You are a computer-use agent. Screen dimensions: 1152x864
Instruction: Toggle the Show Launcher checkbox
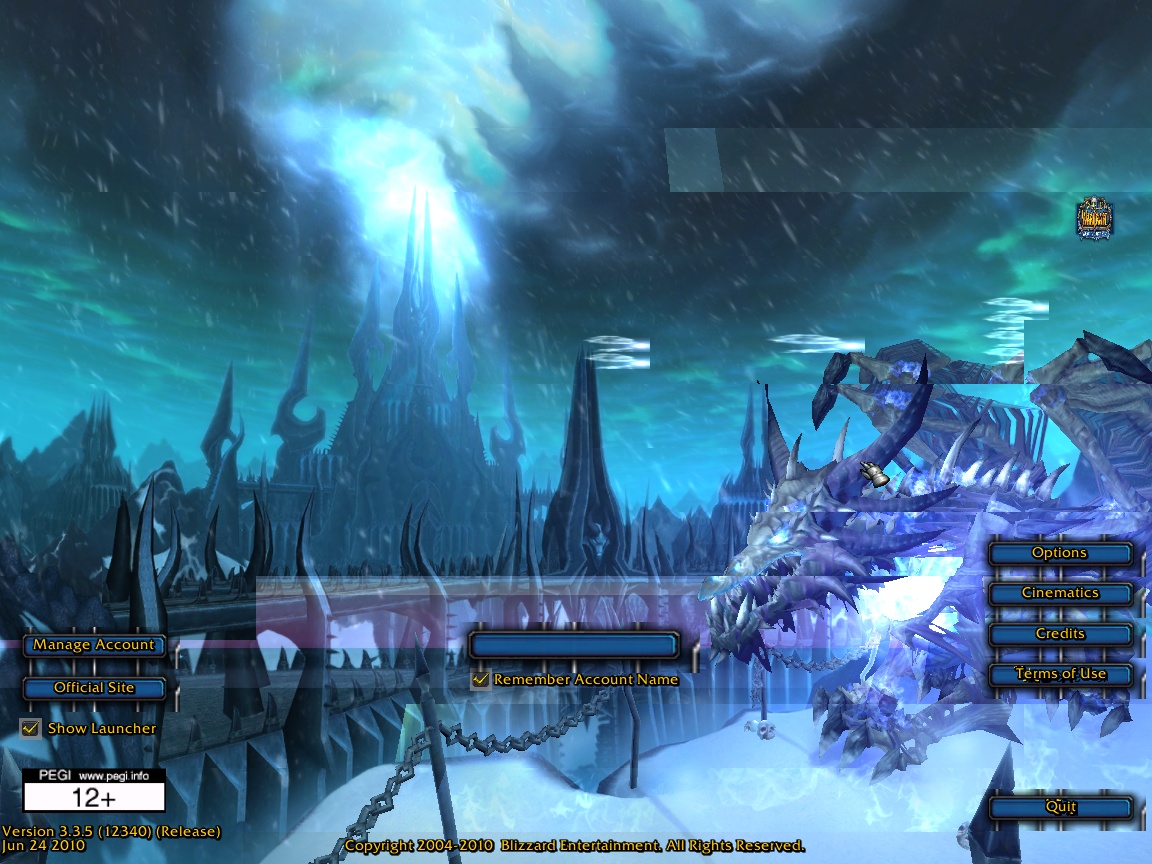point(30,728)
